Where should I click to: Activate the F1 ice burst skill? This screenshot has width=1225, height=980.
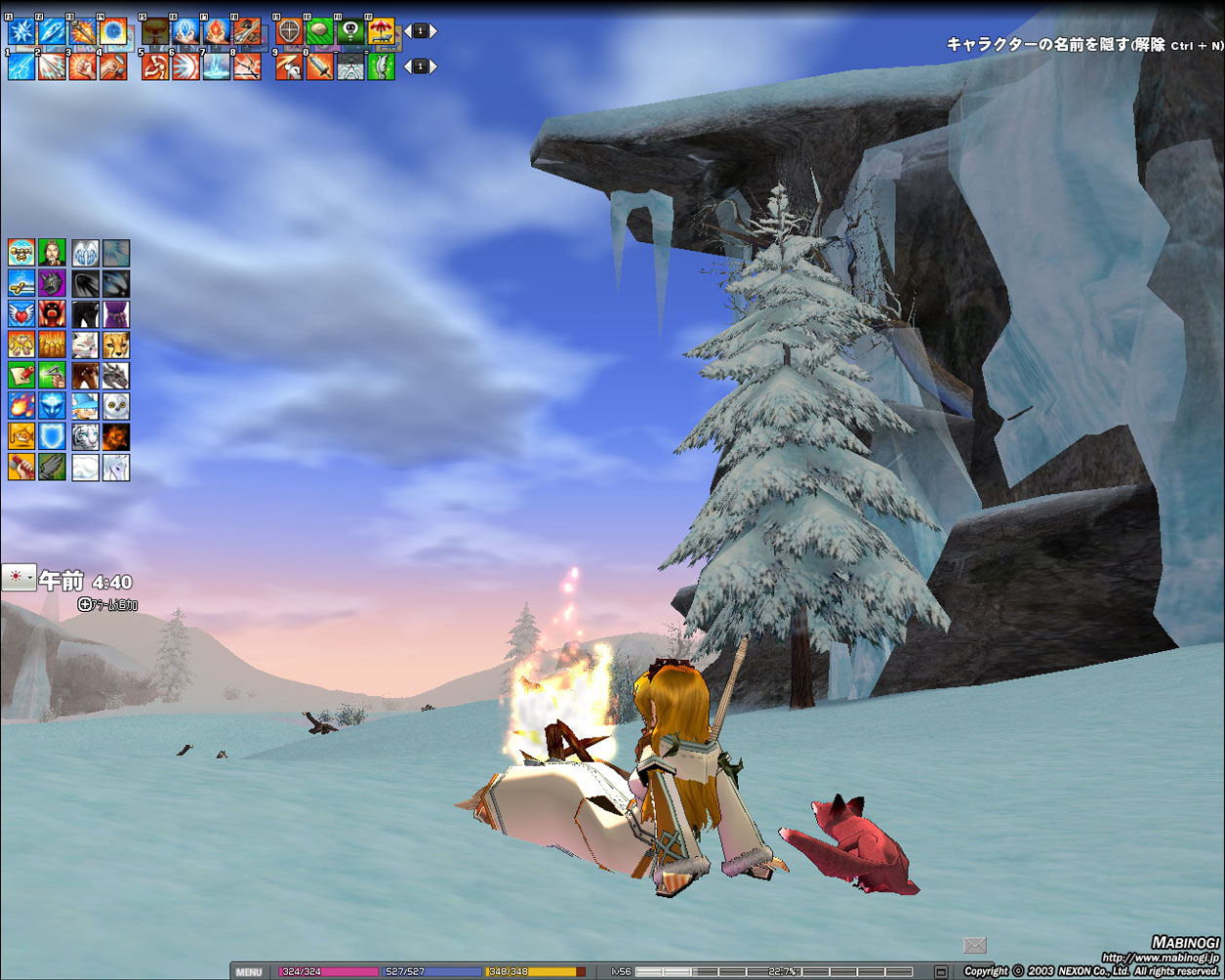(x=21, y=32)
